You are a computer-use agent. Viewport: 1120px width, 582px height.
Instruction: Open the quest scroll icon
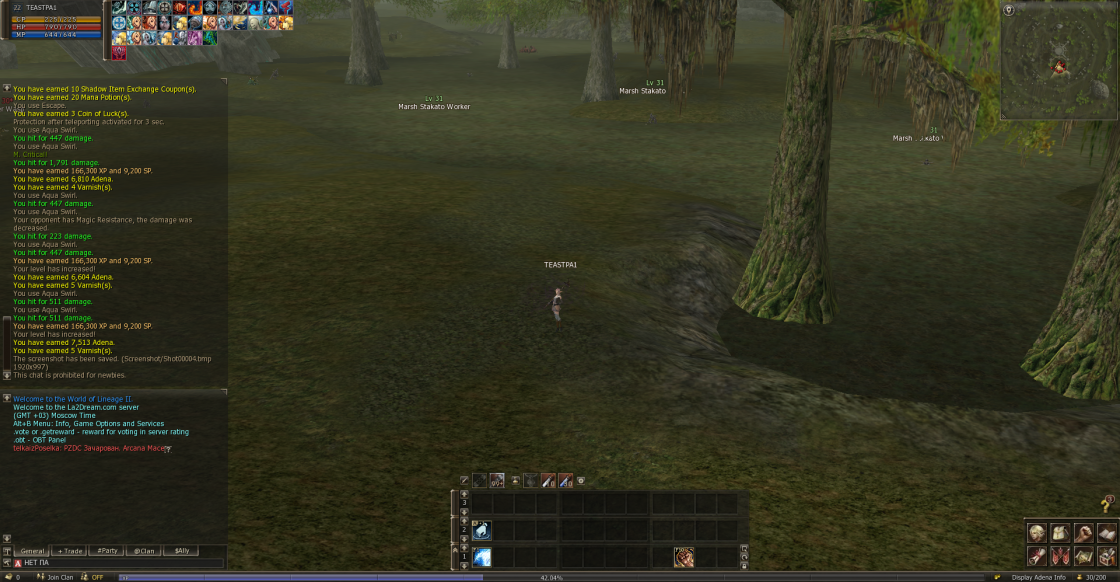coord(1037,556)
